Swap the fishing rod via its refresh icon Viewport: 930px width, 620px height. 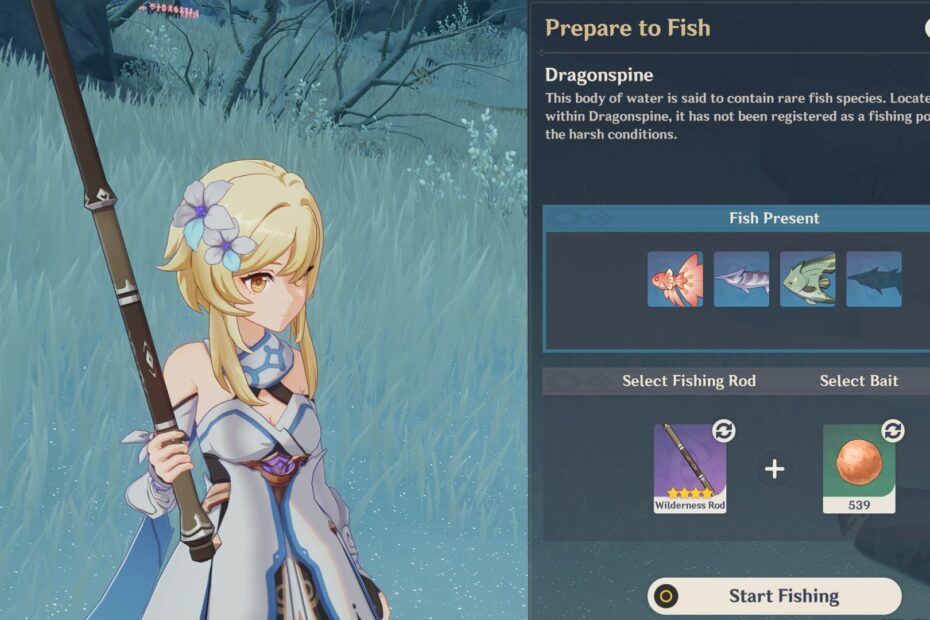click(x=723, y=431)
